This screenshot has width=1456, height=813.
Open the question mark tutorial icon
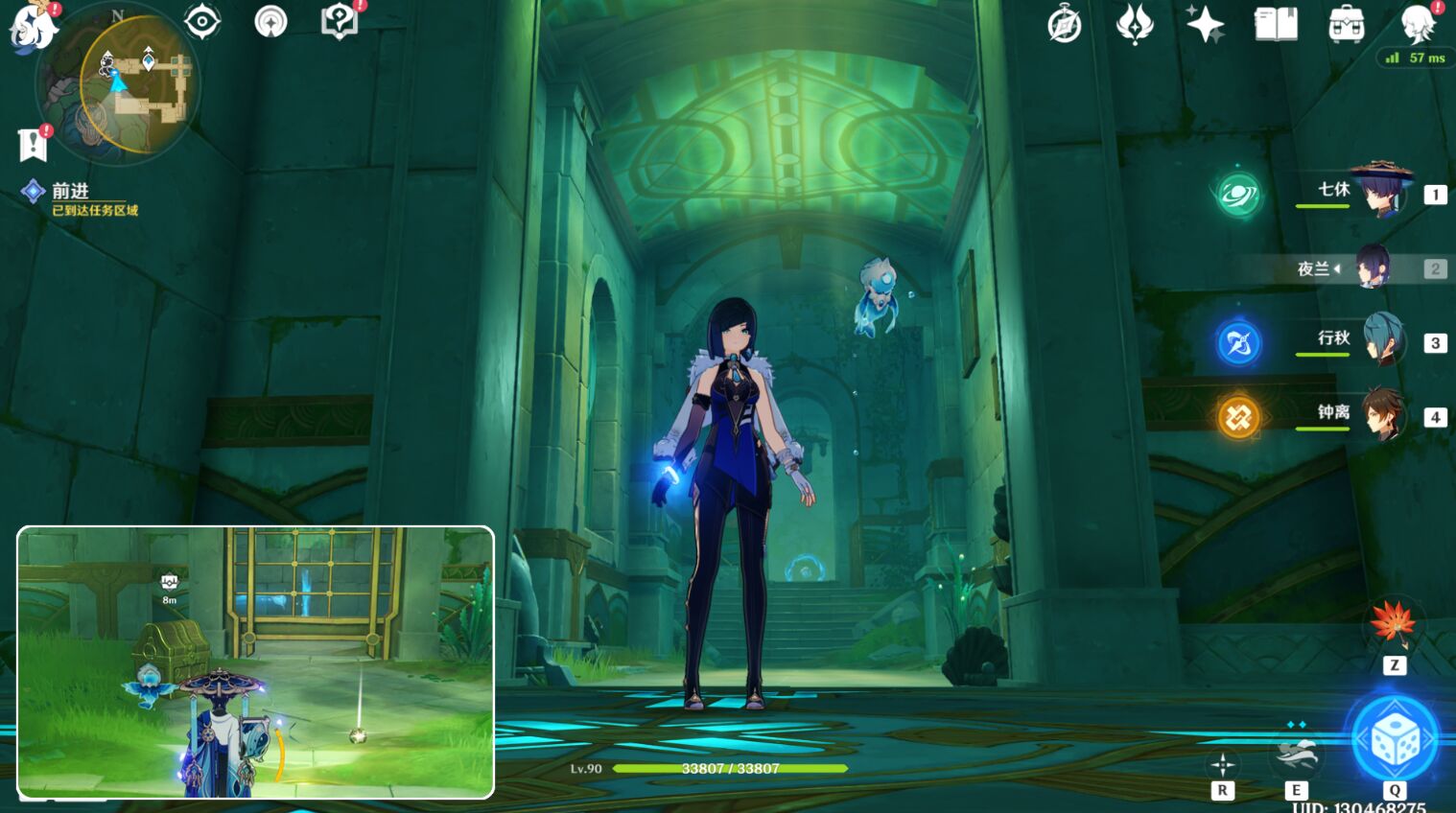pyautogui.click(x=340, y=21)
